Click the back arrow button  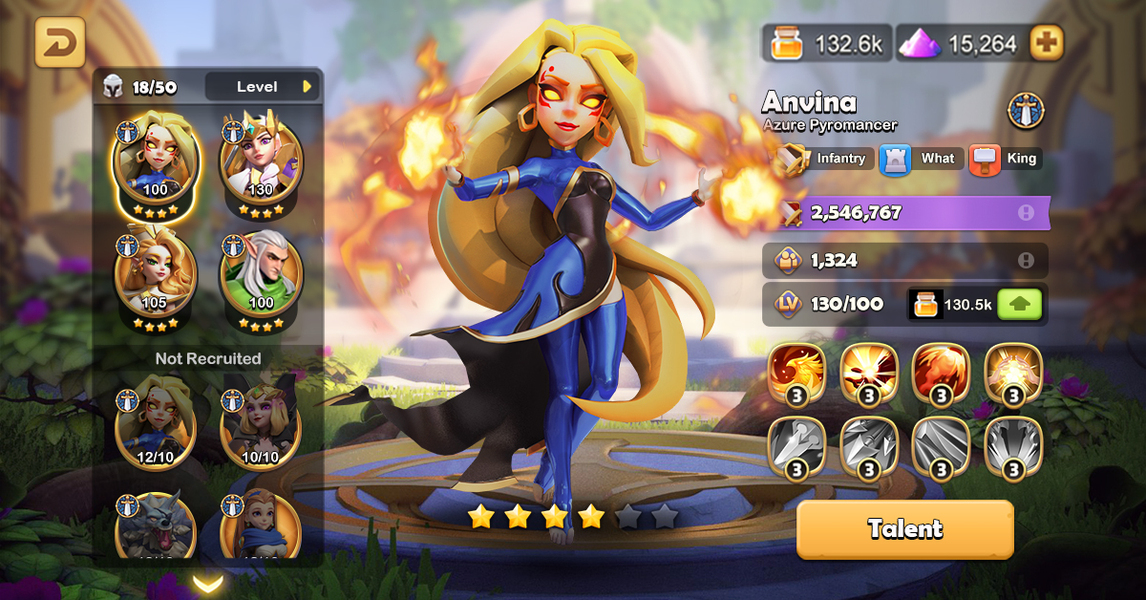(60, 43)
